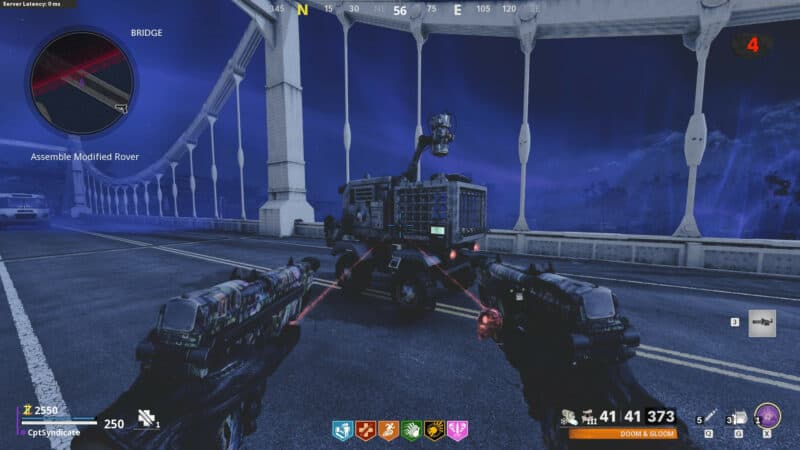800x450 pixels.
Task: Select the support item slot on right edge
Action: pos(762,323)
